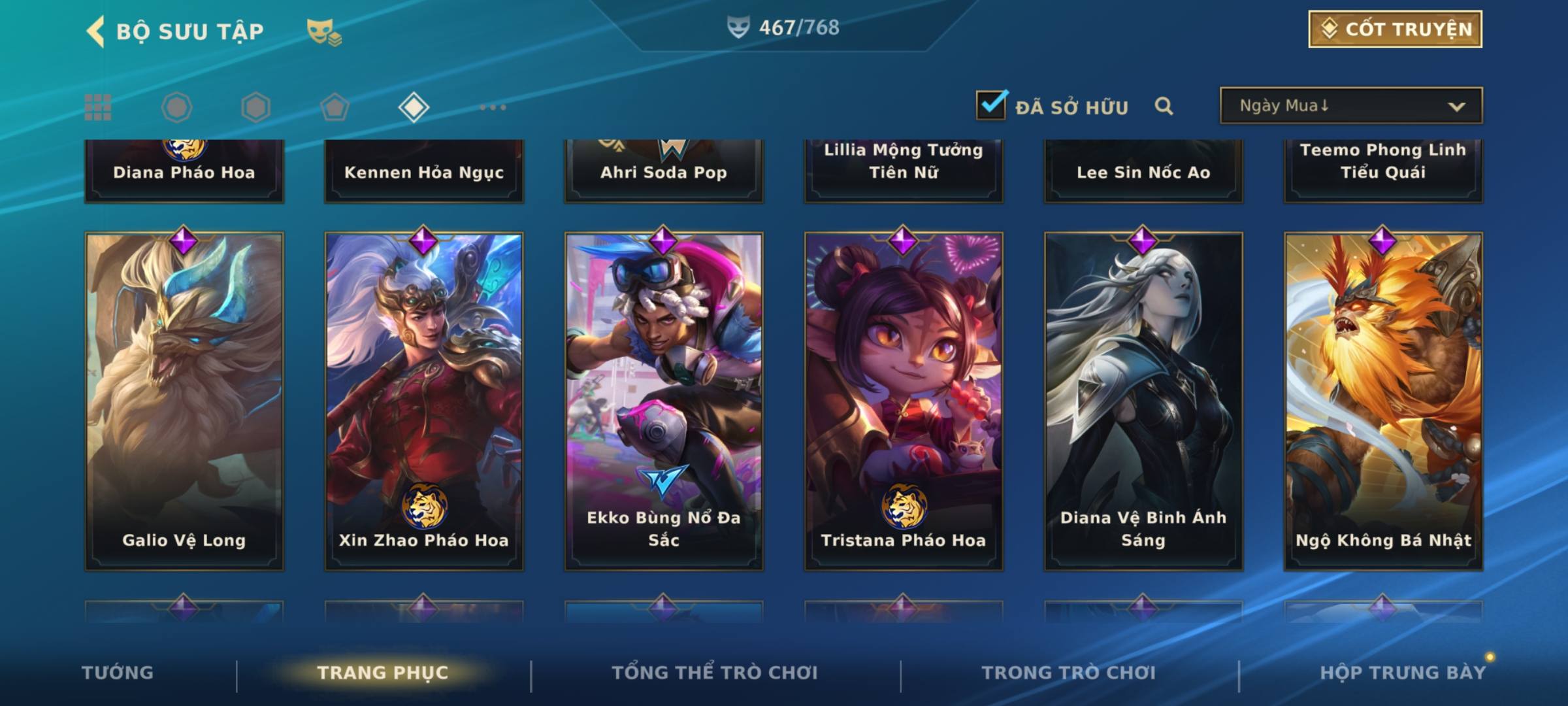Go back from Bộ Sưu Tập
Viewport: 1568px width, 706px height.
click(x=96, y=31)
